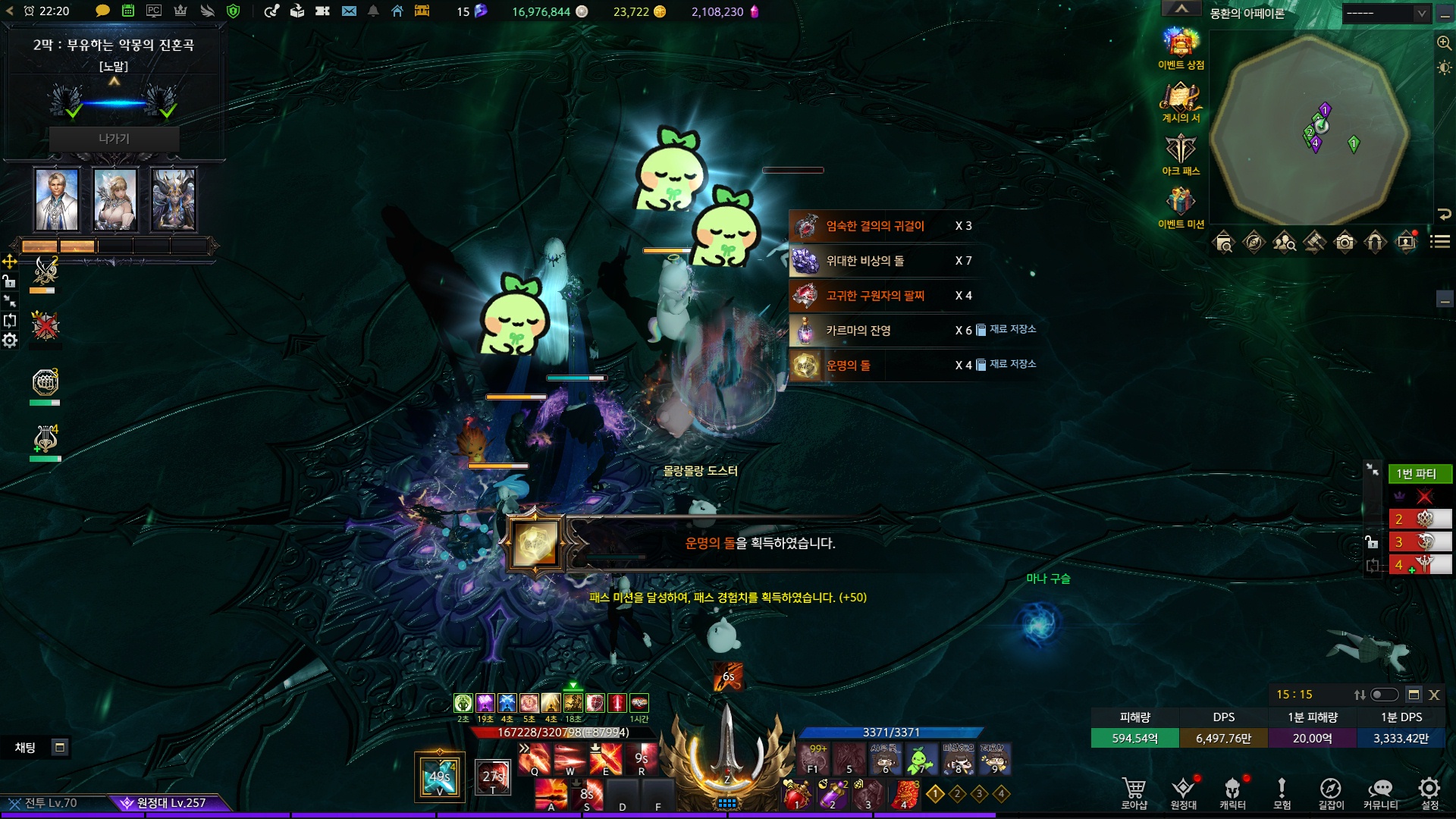Open the 모험 adventure menu
The width and height of the screenshot is (1456, 819).
pos(1282,791)
